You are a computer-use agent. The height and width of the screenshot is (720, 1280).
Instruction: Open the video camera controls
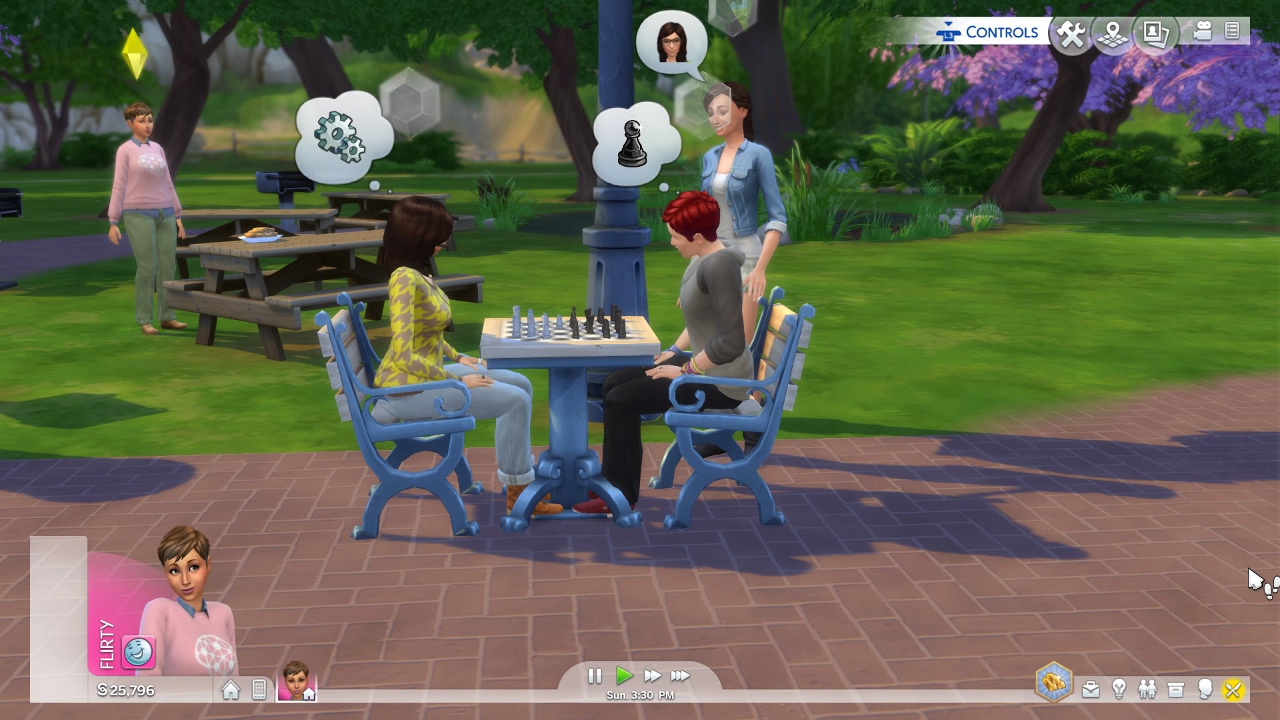click(x=1202, y=32)
